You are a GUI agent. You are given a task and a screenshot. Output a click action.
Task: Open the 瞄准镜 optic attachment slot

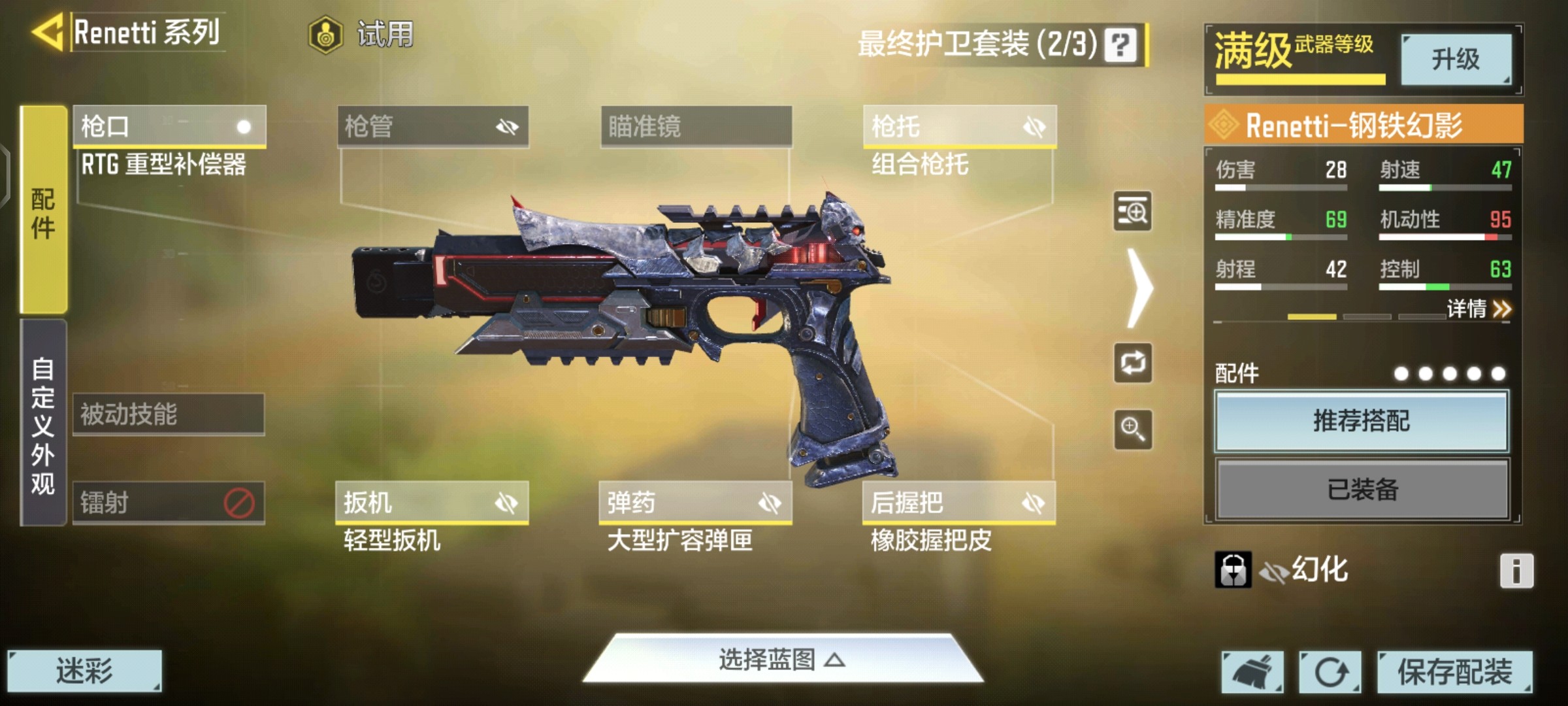696,126
